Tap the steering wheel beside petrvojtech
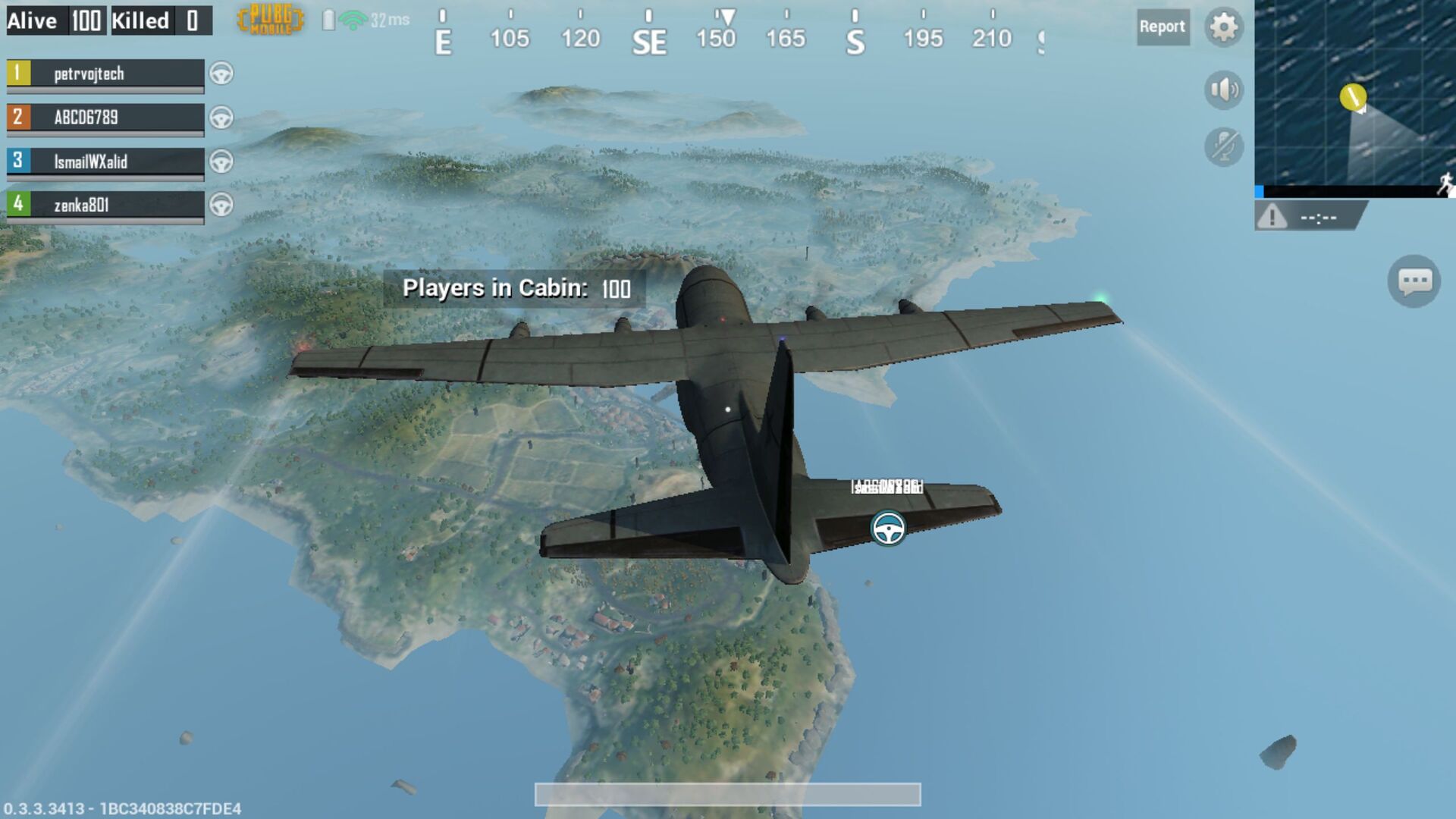 pyautogui.click(x=221, y=75)
